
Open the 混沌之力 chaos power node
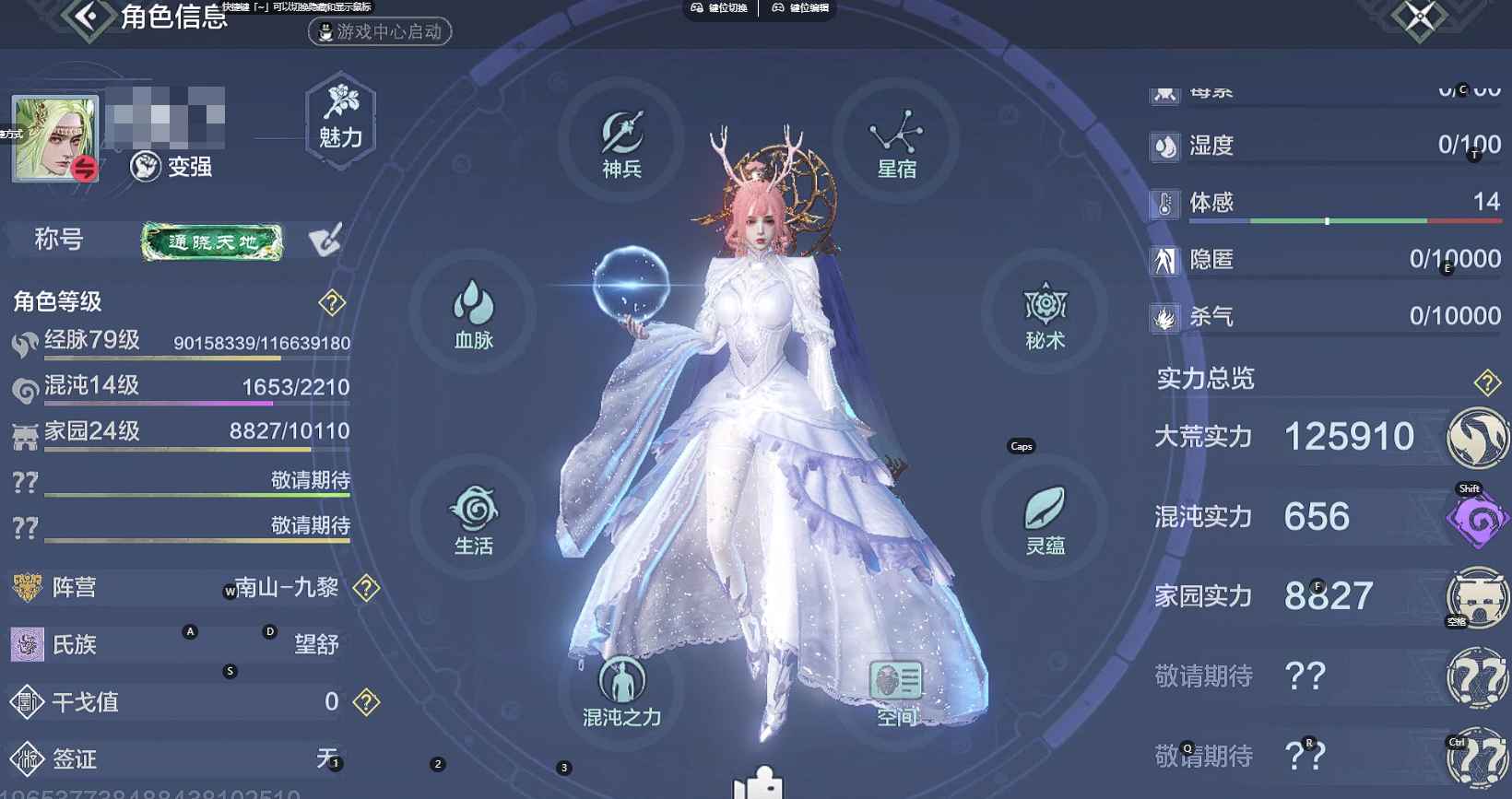click(622, 691)
